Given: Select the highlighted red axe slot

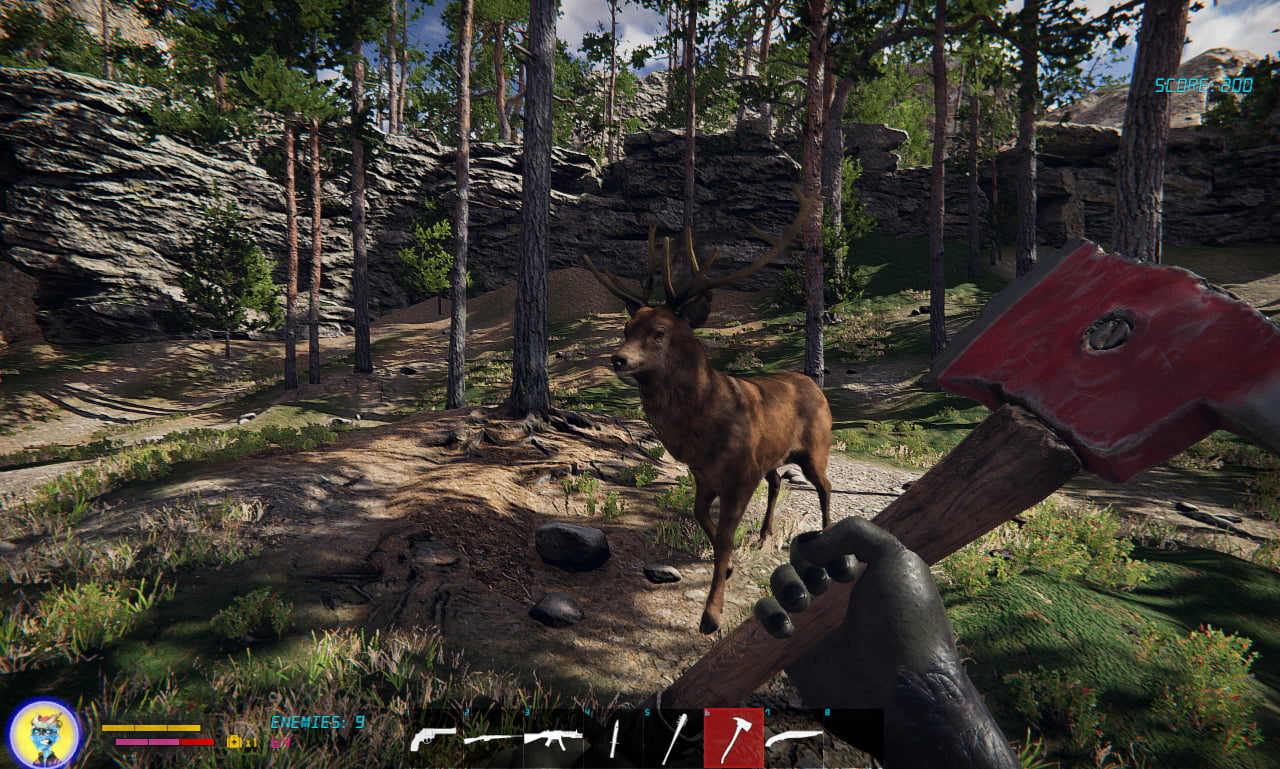Looking at the screenshot, I should point(733,738).
